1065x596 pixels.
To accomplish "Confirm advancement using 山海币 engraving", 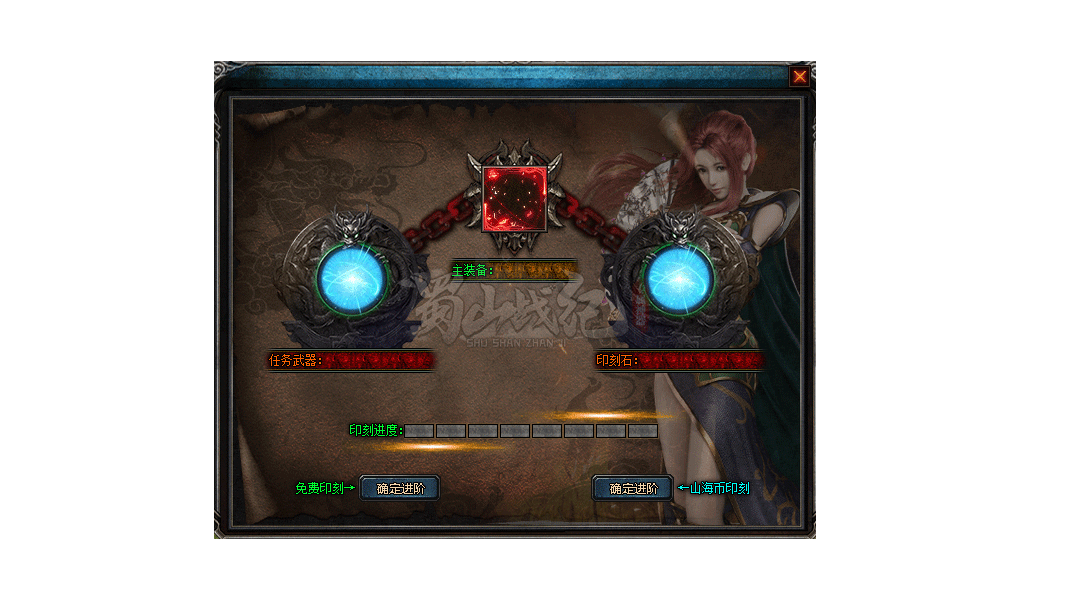I will pos(633,488).
